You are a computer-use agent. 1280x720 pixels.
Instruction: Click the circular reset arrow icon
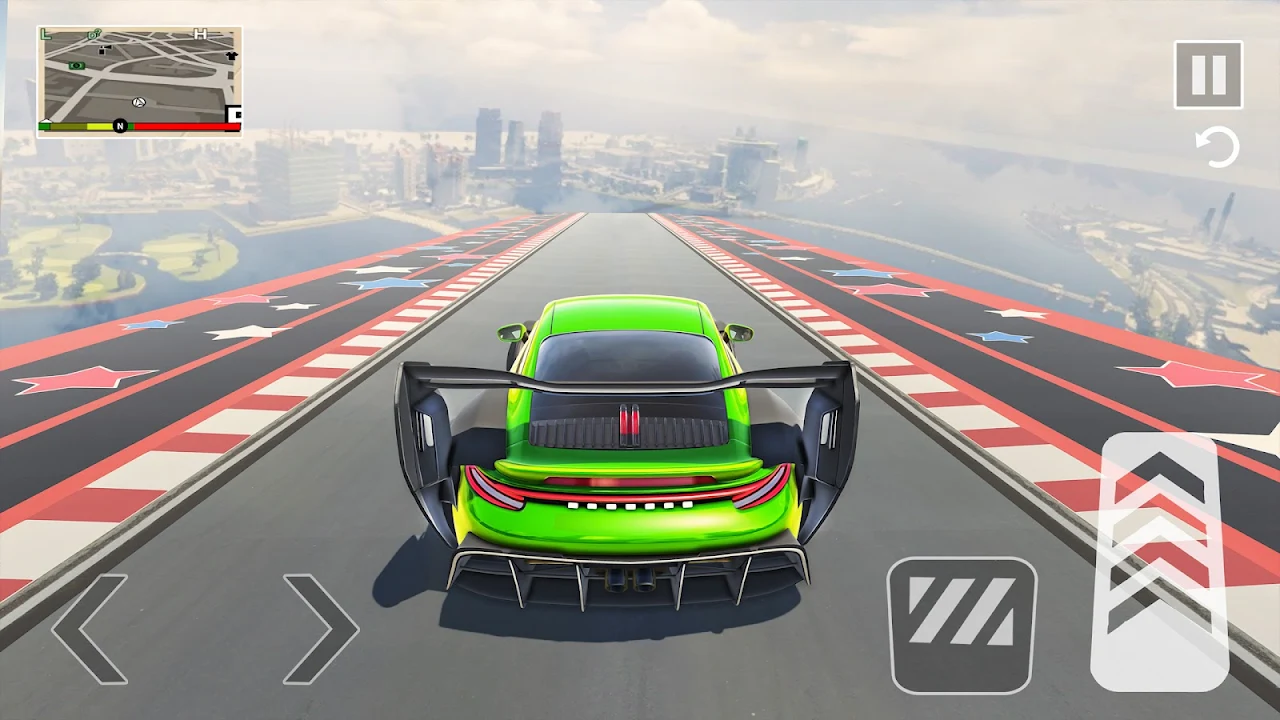coord(1217,148)
